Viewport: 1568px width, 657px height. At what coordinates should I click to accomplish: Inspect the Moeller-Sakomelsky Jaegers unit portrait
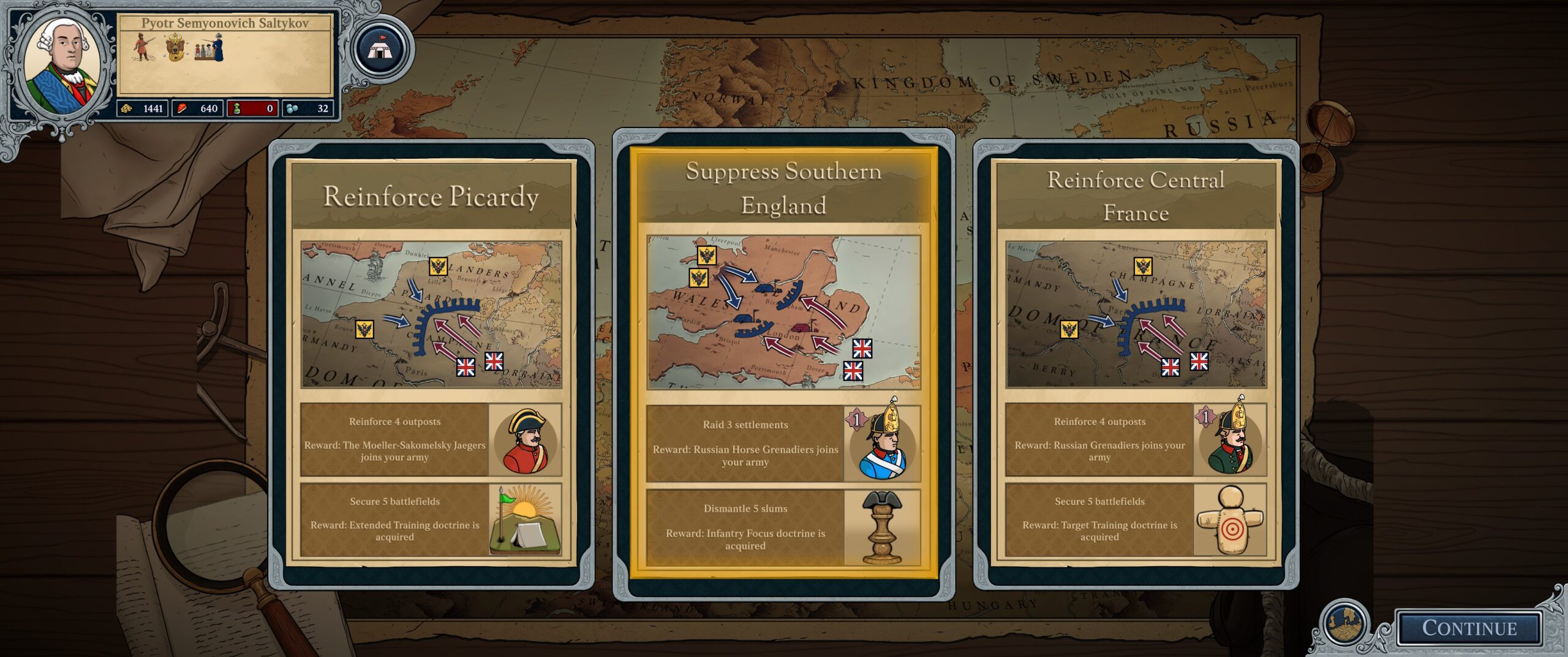[x=525, y=440]
